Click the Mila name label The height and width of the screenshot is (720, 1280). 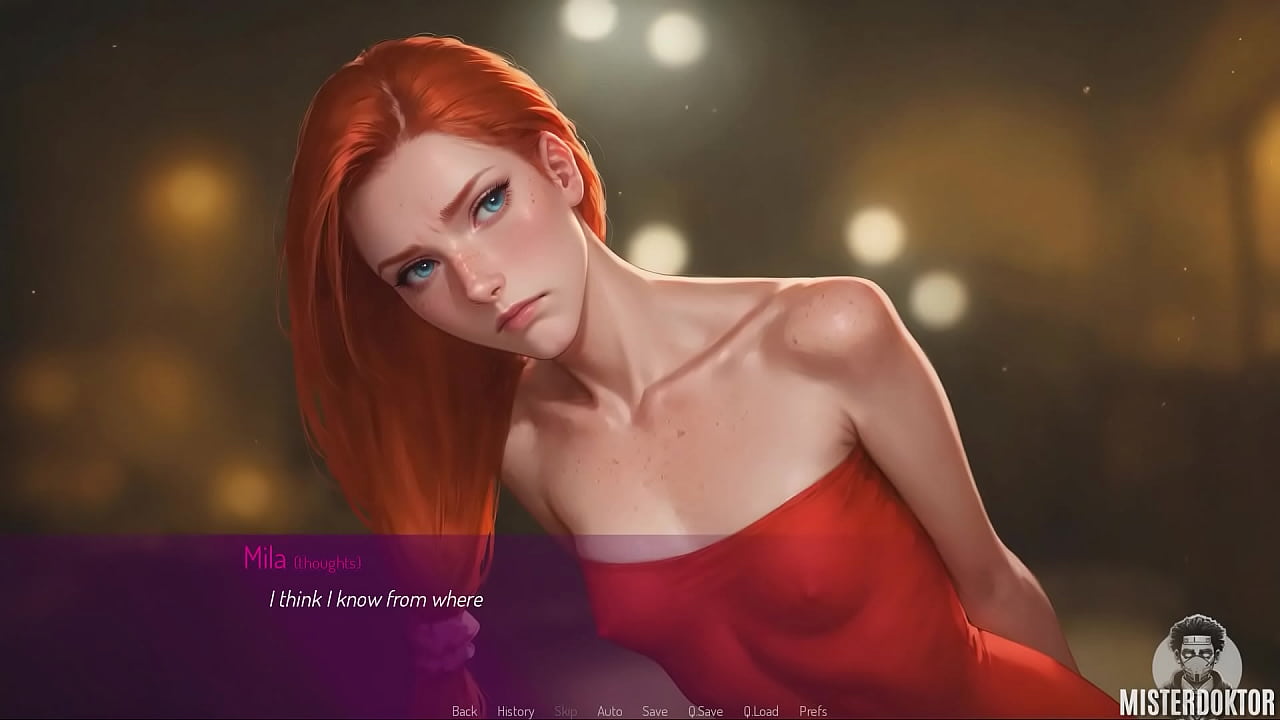(264, 559)
